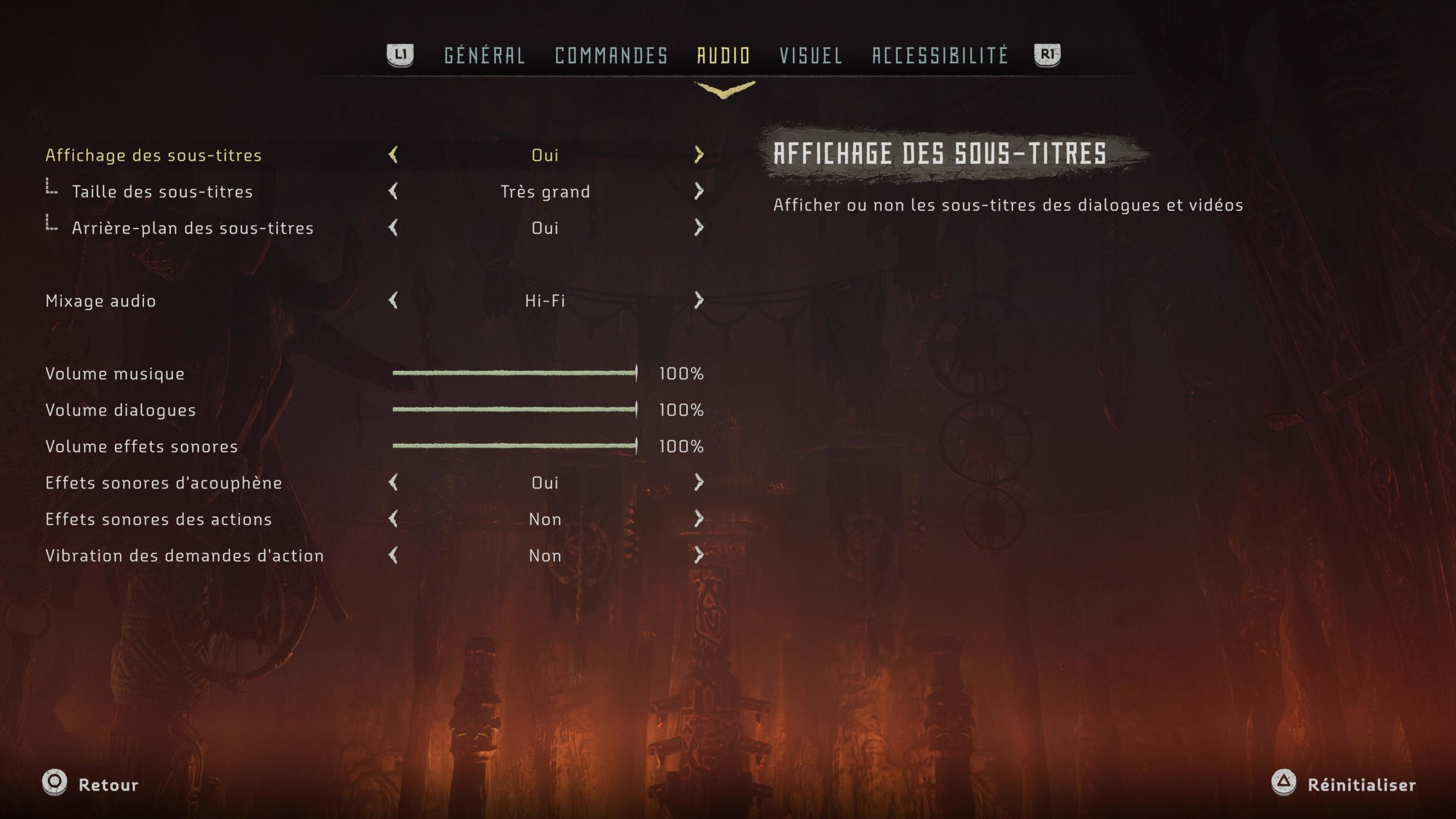Viewport: 1456px width, 819px height.
Task: Click the Retour label to go back
Action: coord(108,785)
